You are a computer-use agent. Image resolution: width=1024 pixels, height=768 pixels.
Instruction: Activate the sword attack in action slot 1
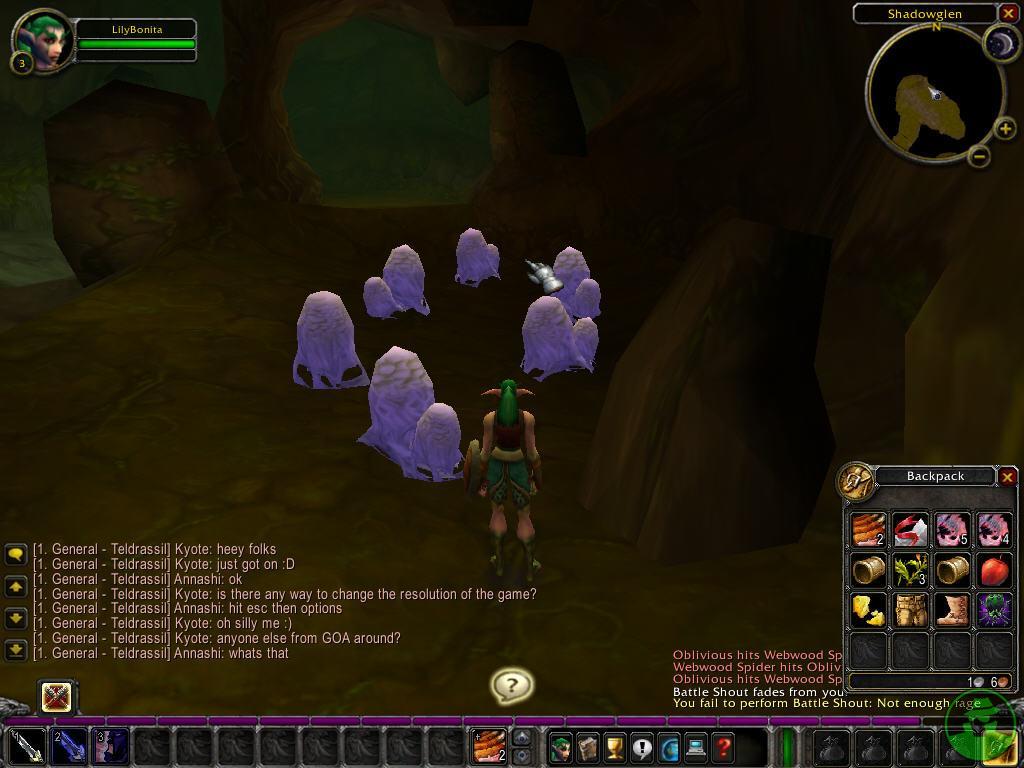coord(27,747)
